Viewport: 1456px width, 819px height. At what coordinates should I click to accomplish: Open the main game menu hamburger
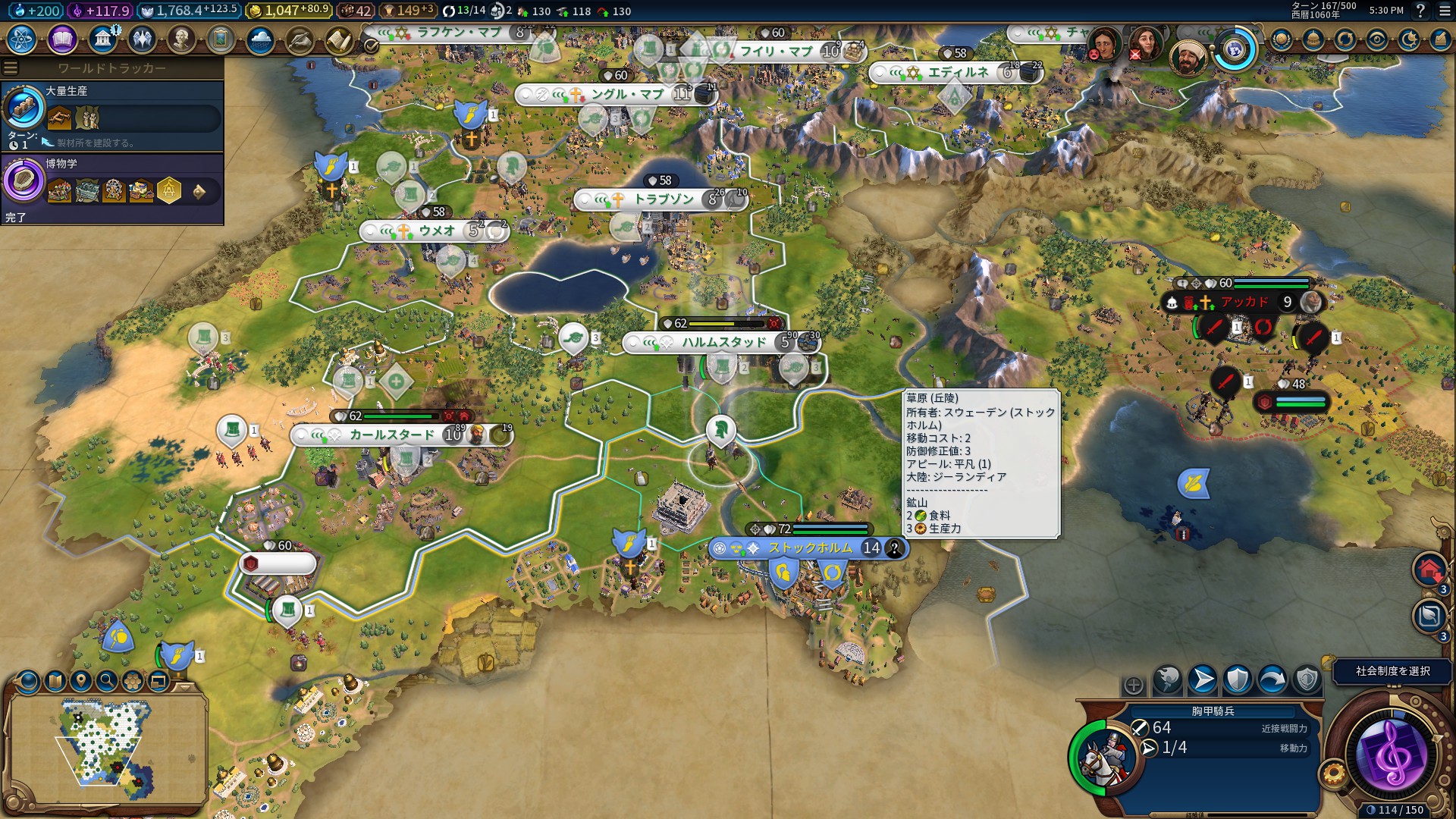pos(1443,11)
